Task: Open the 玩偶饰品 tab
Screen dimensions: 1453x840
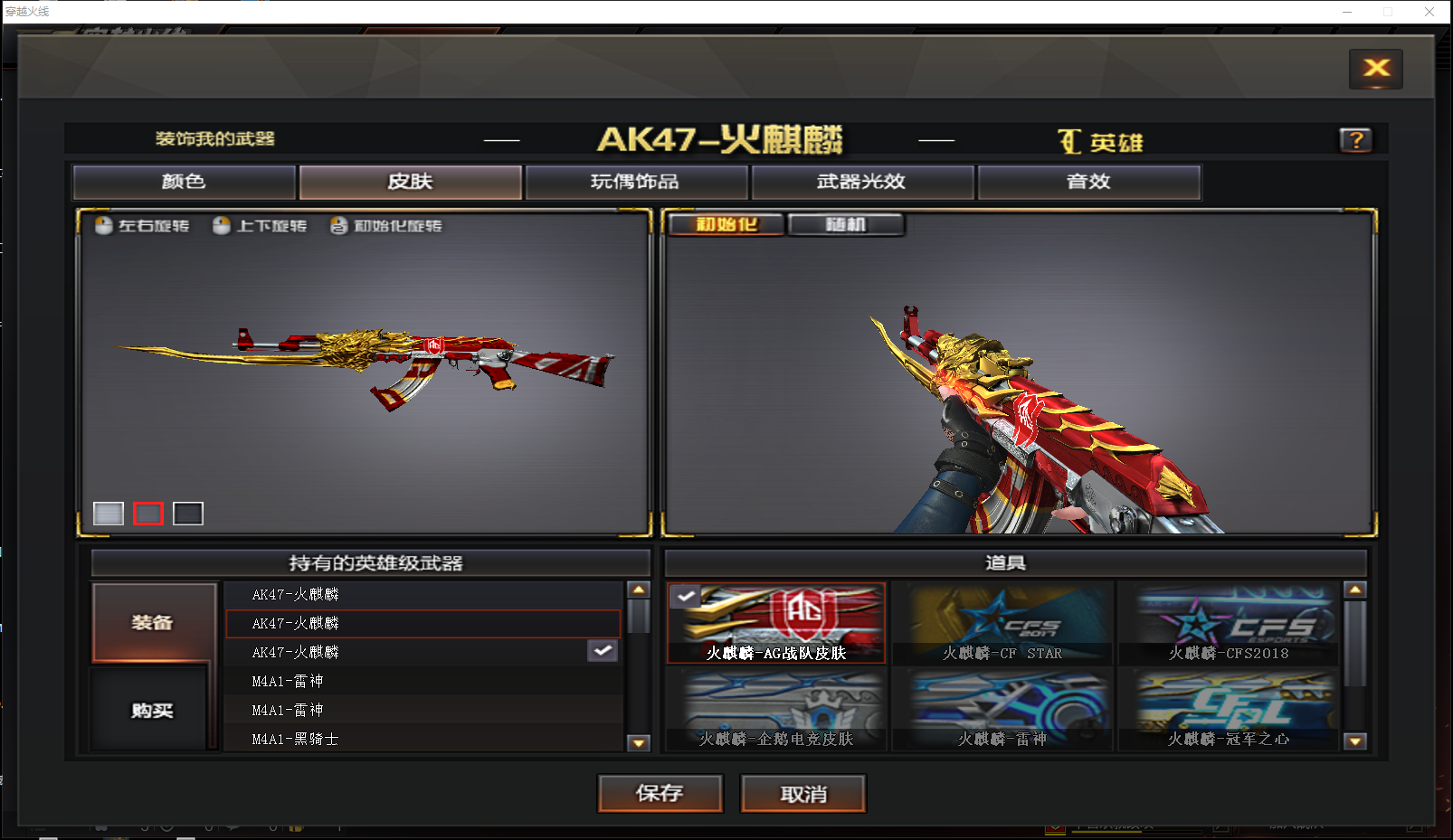Action: 636,182
